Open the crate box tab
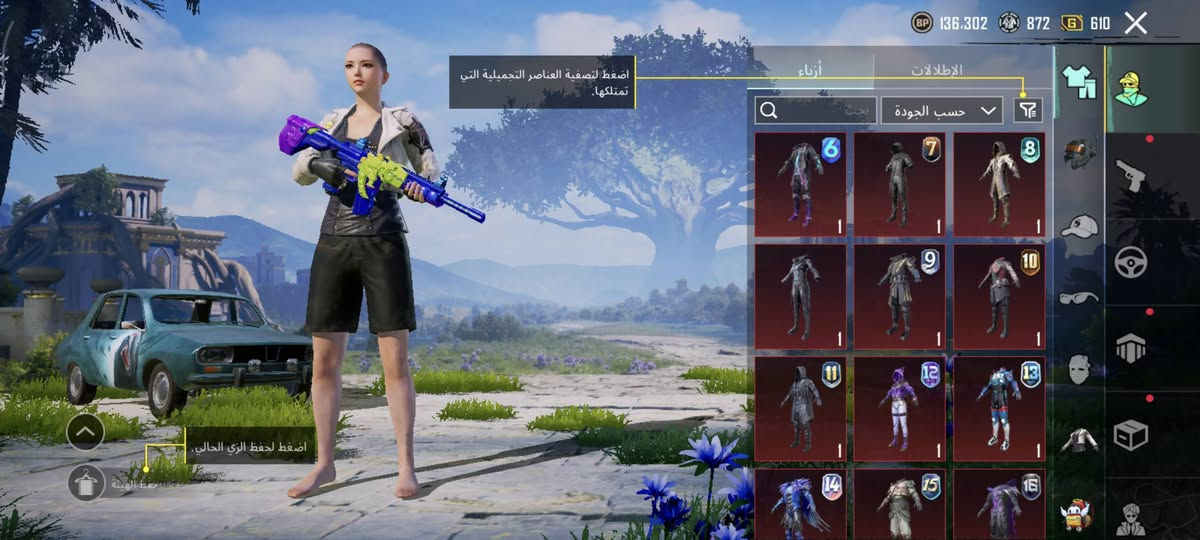 click(x=1131, y=434)
